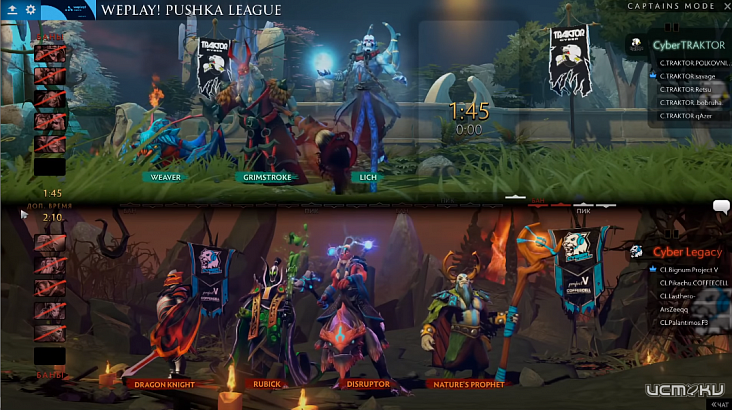Select player C.TRAKTOR.savage in roster

pos(689,76)
